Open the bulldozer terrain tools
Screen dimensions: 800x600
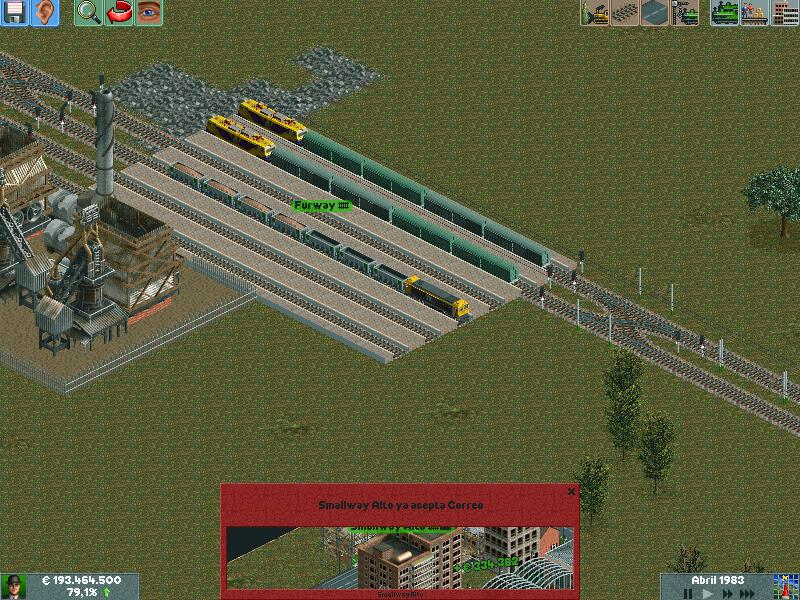tap(597, 13)
